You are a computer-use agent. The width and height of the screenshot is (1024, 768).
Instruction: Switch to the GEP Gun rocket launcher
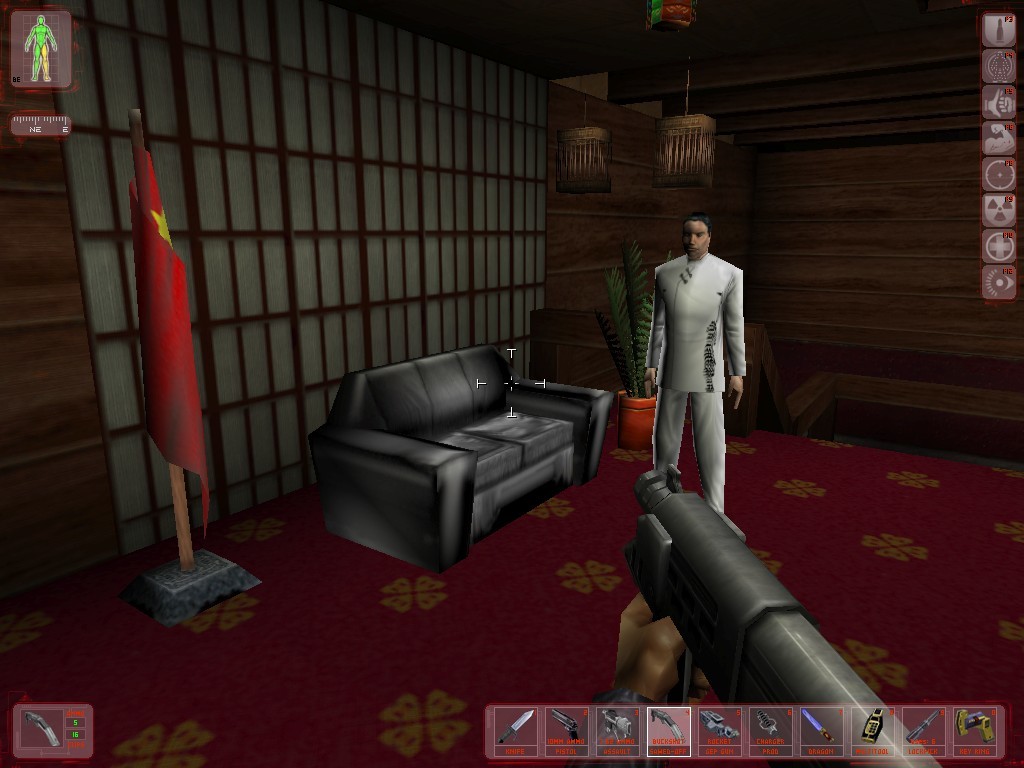click(x=720, y=731)
